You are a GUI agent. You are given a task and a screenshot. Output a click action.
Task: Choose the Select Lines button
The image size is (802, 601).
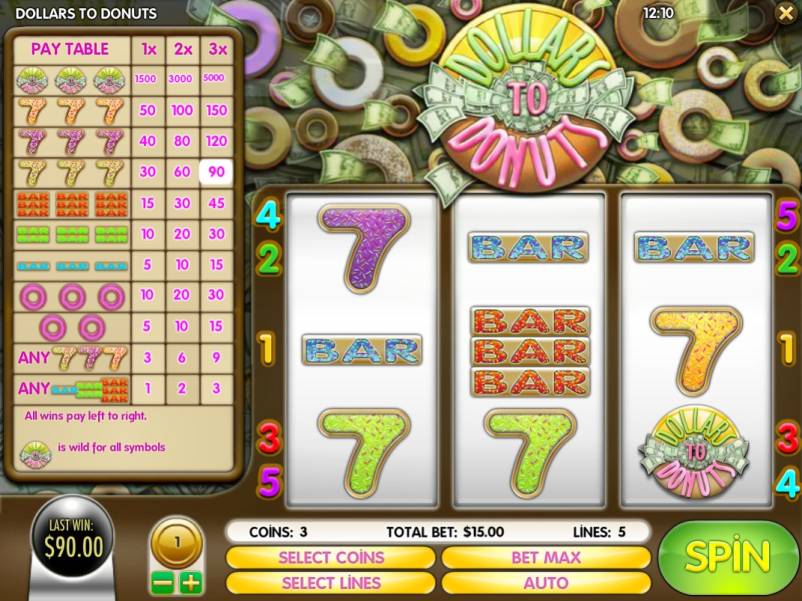click(331, 582)
